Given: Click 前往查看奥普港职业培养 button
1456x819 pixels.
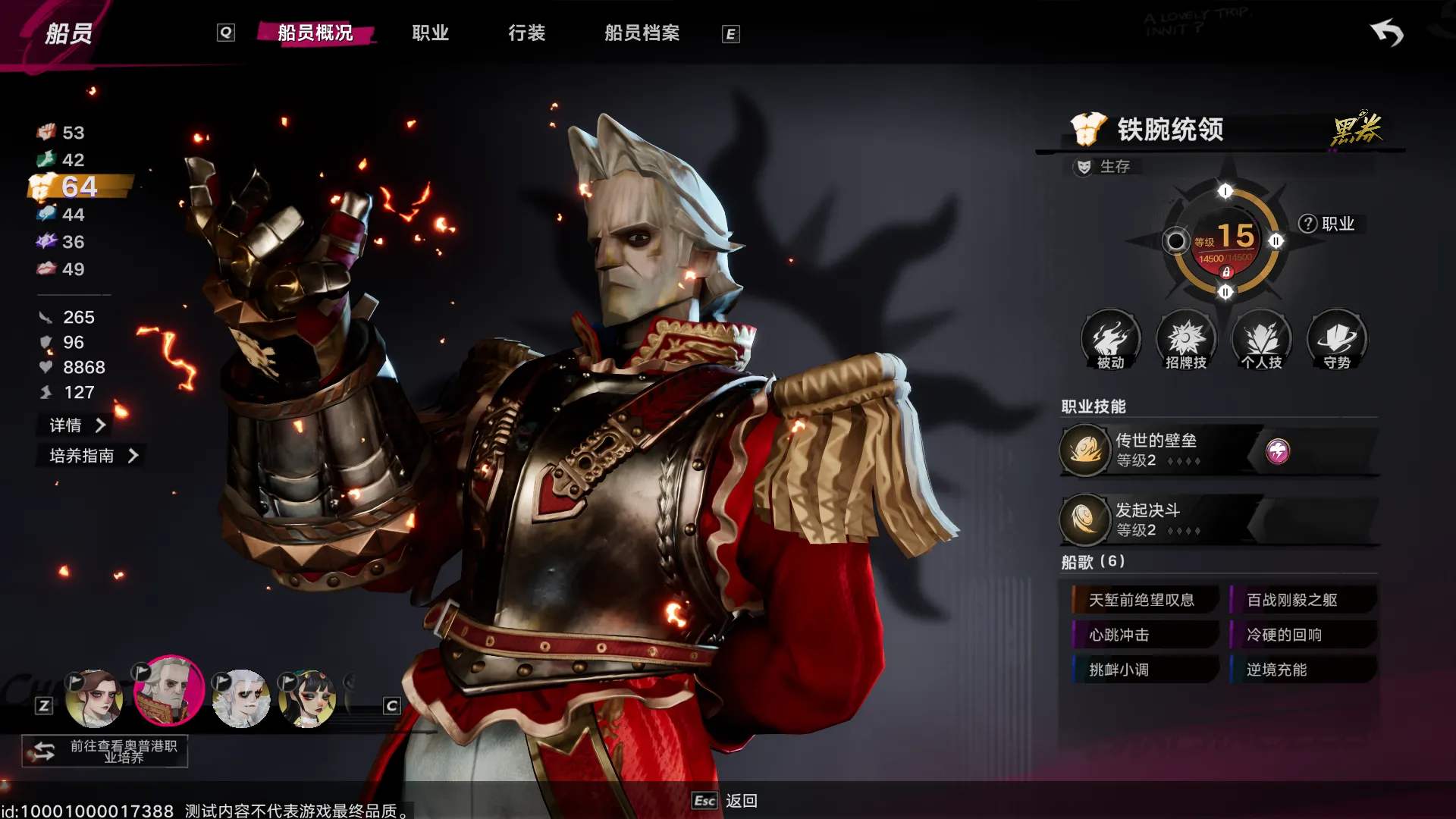Looking at the screenshot, I should point(105,752).
